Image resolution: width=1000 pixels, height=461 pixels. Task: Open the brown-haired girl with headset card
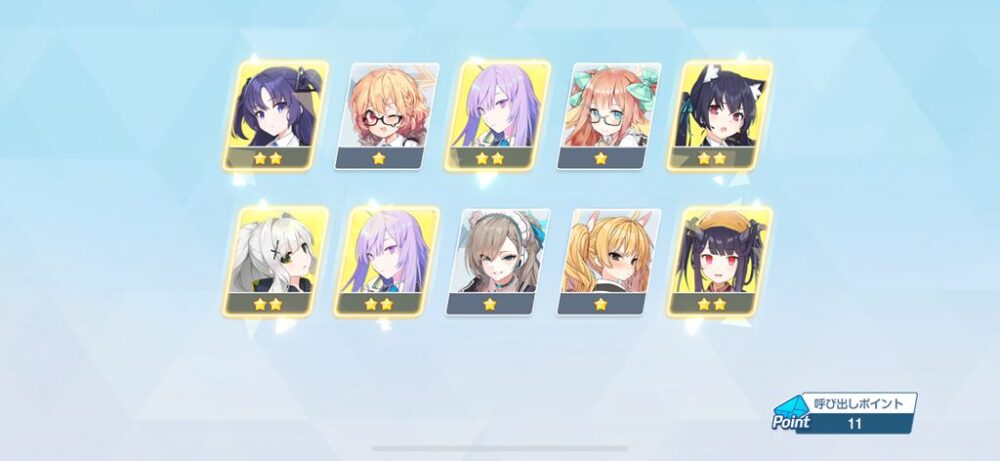[x=497, y=260]
